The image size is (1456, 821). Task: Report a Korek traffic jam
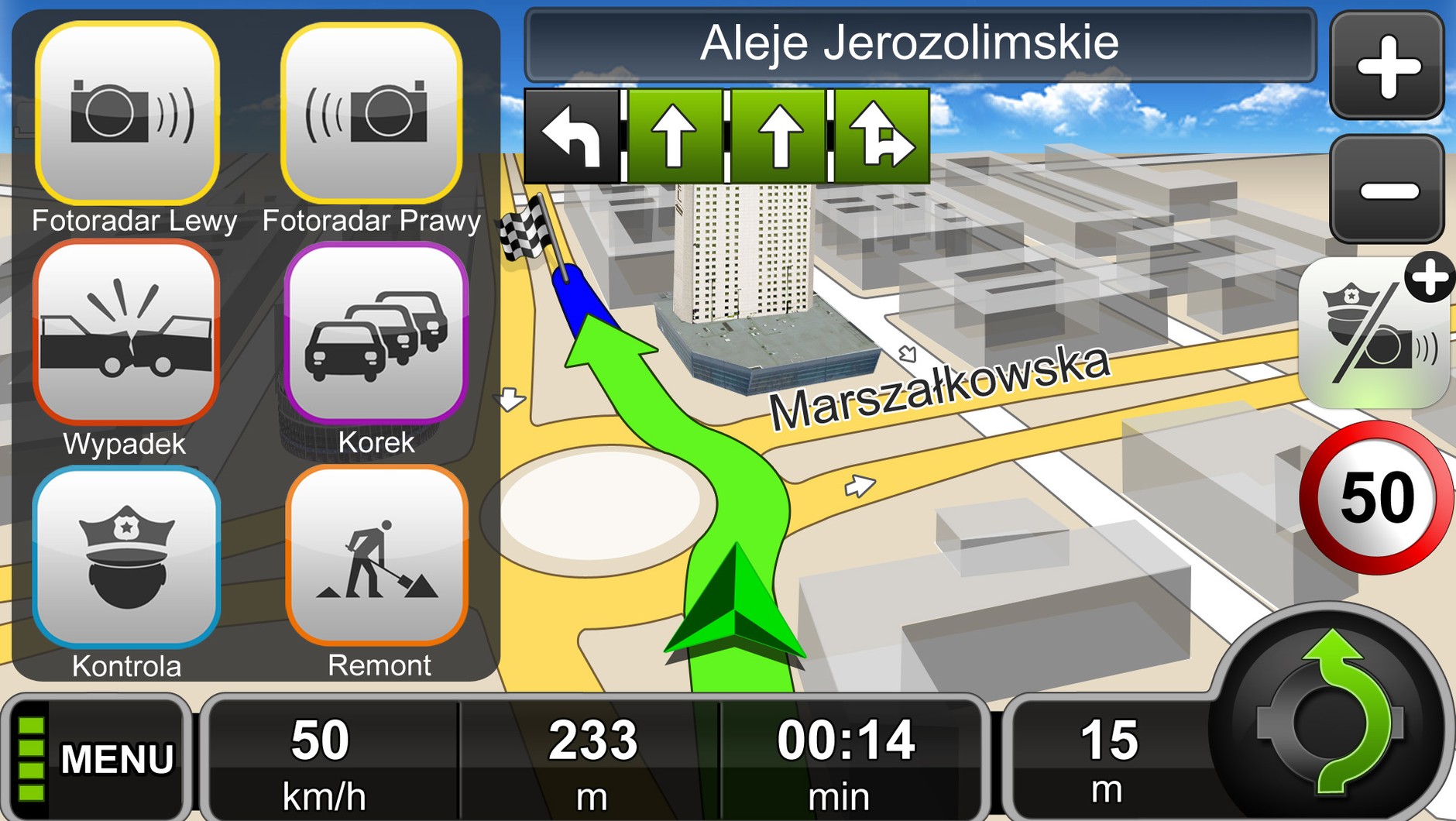point(376,333)
